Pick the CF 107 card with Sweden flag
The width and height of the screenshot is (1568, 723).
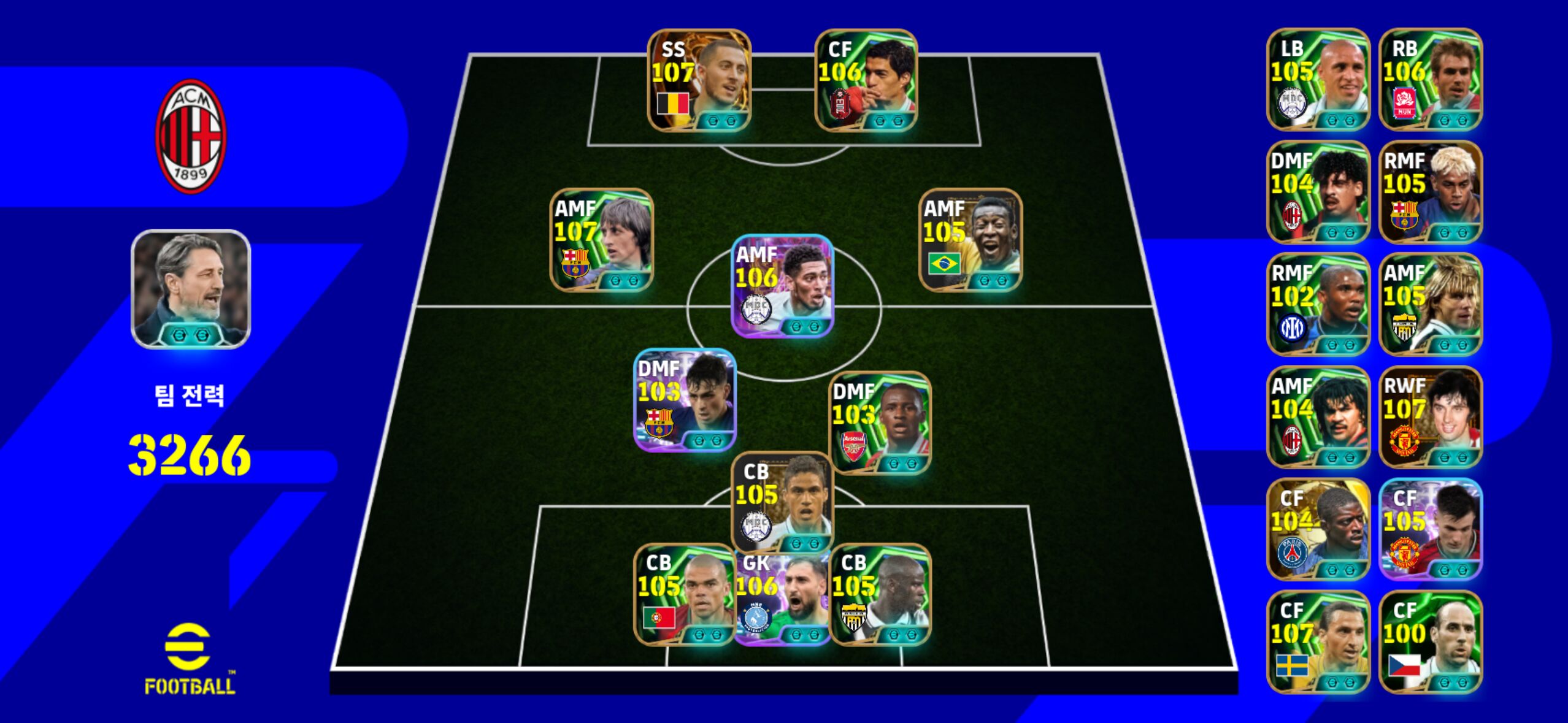(x=1318, y=641)
